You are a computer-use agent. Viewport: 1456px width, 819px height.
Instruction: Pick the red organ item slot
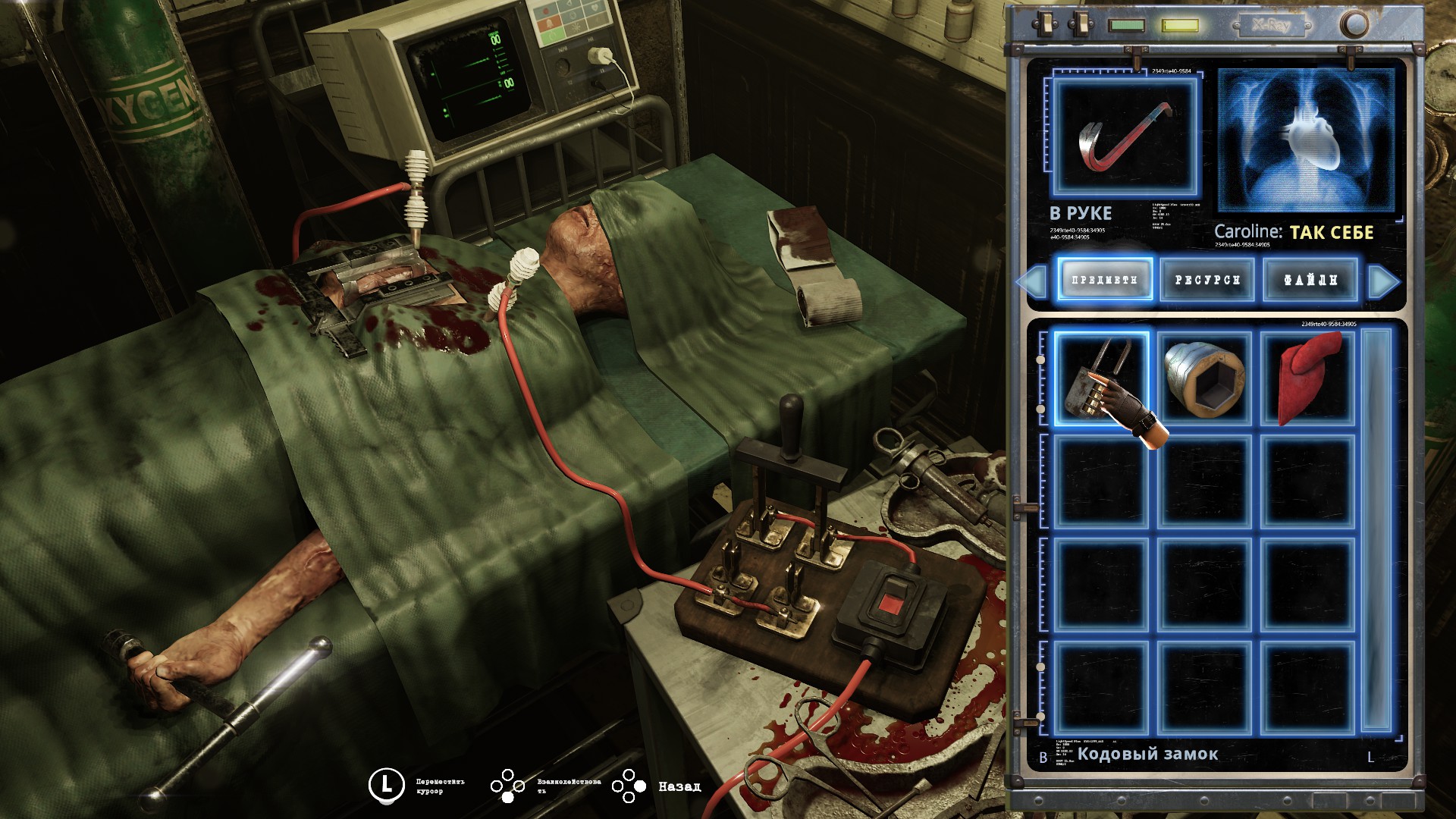(x=1308, y=379)
